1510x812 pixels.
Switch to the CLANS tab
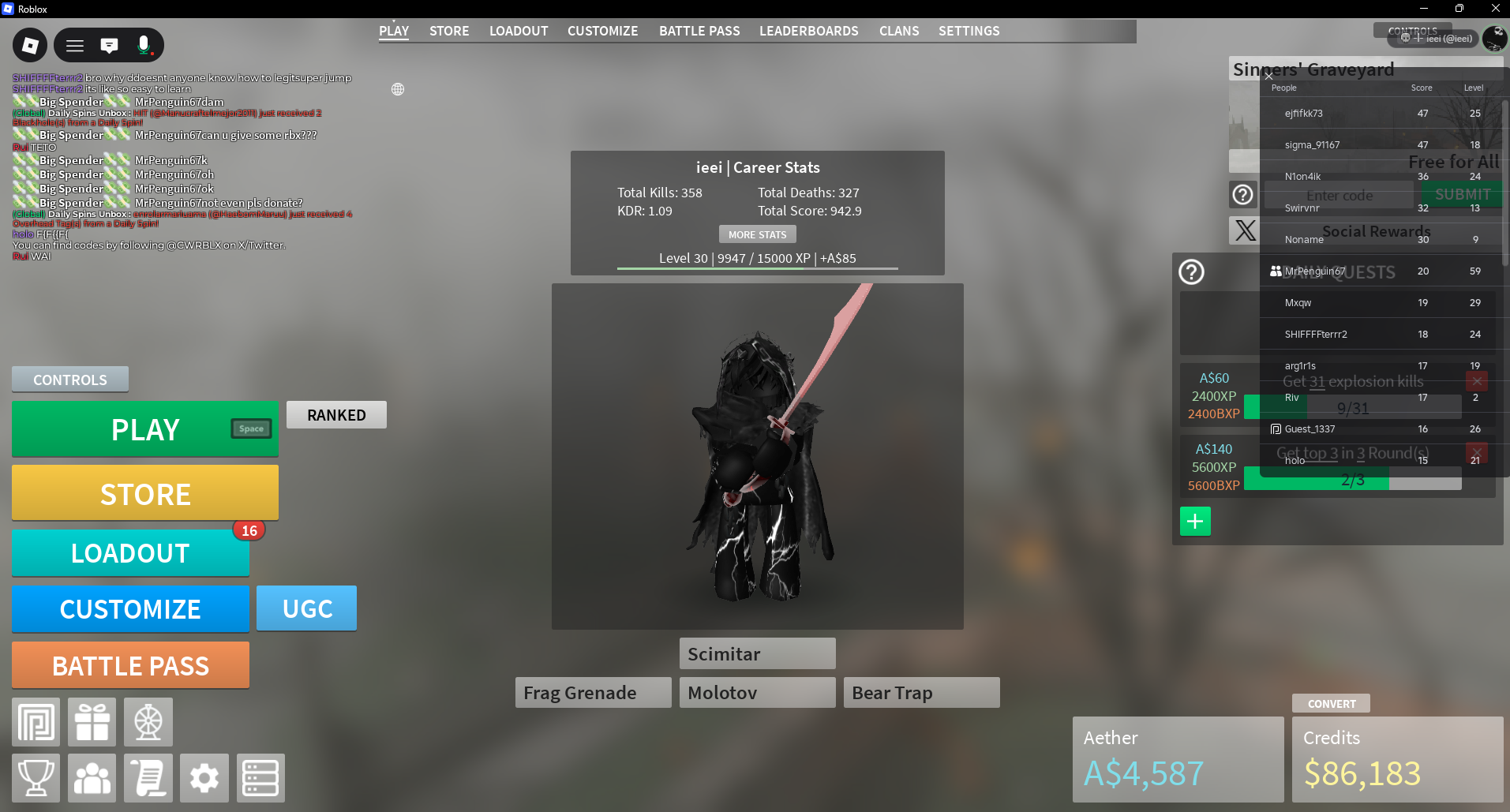coord(899,31)
